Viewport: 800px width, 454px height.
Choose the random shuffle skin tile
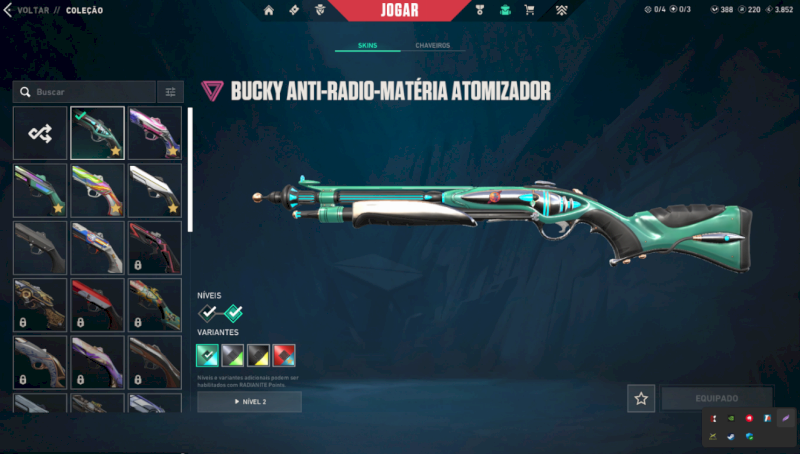point(40,133)
